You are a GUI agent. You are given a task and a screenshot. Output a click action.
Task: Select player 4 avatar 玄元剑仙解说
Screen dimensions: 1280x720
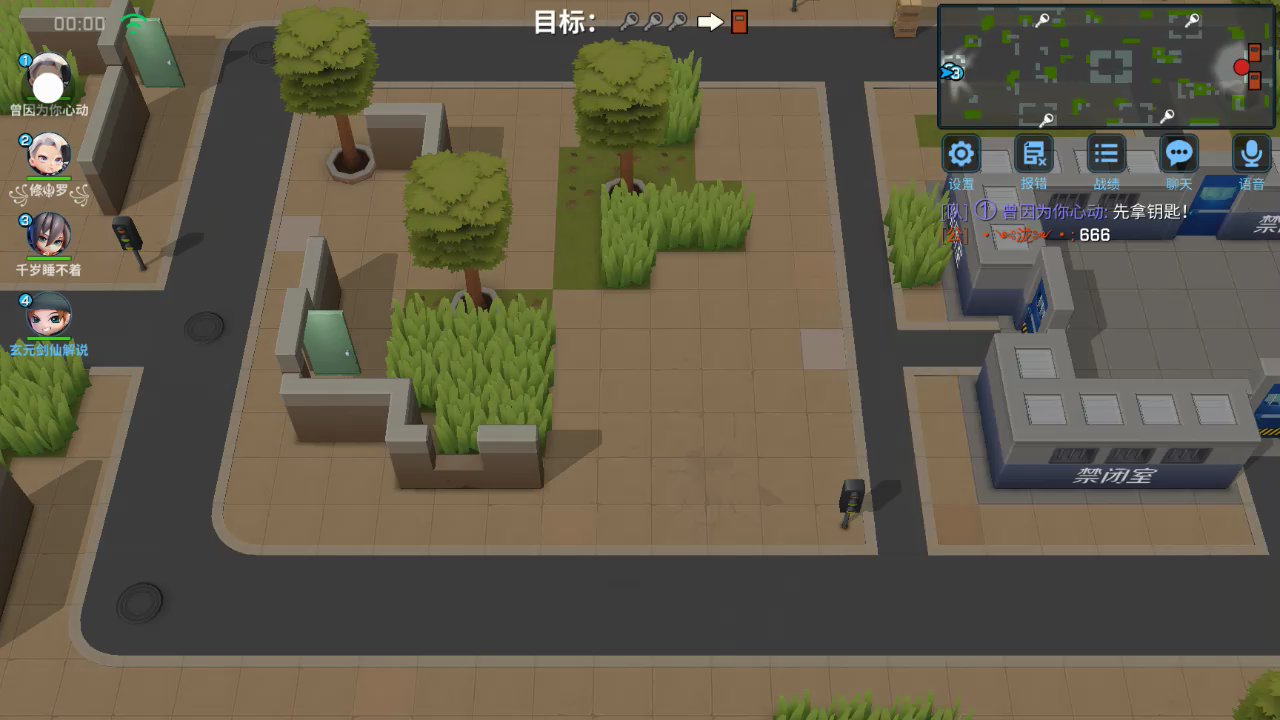(x=48, y=314)
